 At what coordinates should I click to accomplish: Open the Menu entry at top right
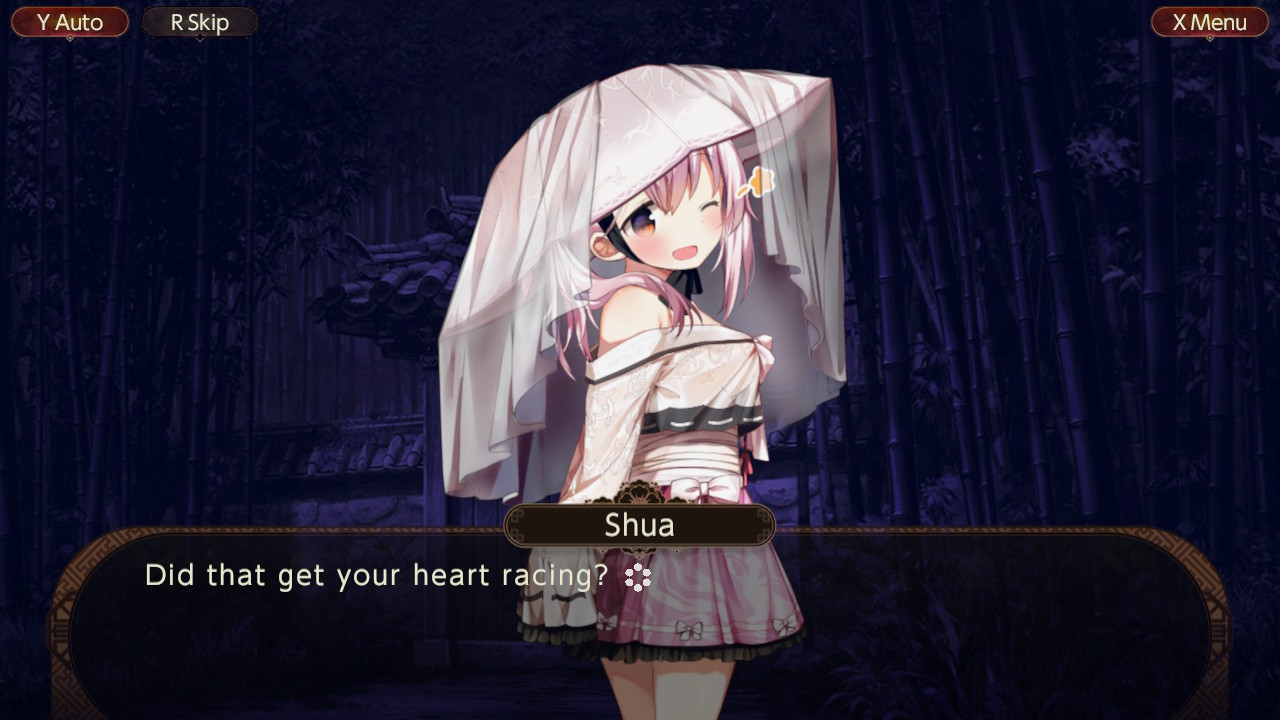tap(1209, 21)
